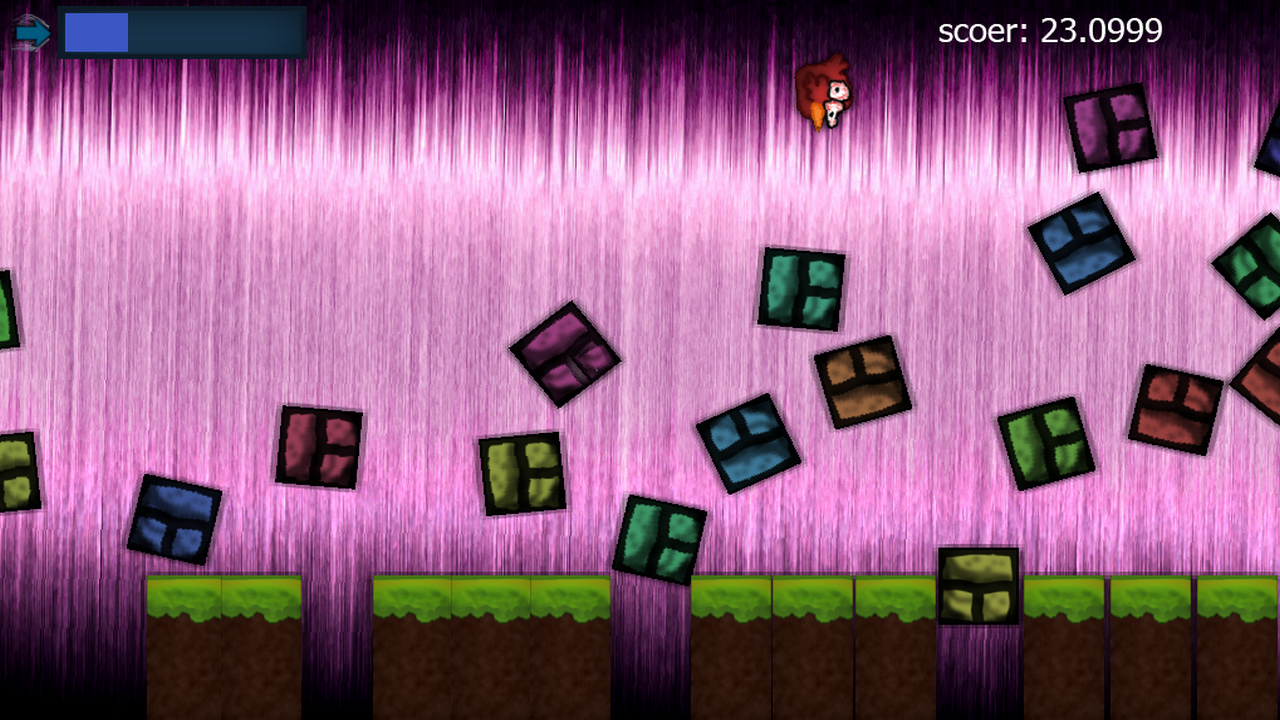The height and width of the screenshot is (720, 1280).
Task: Select the purple block near the right edge
Action: (x=1112, y=128)
